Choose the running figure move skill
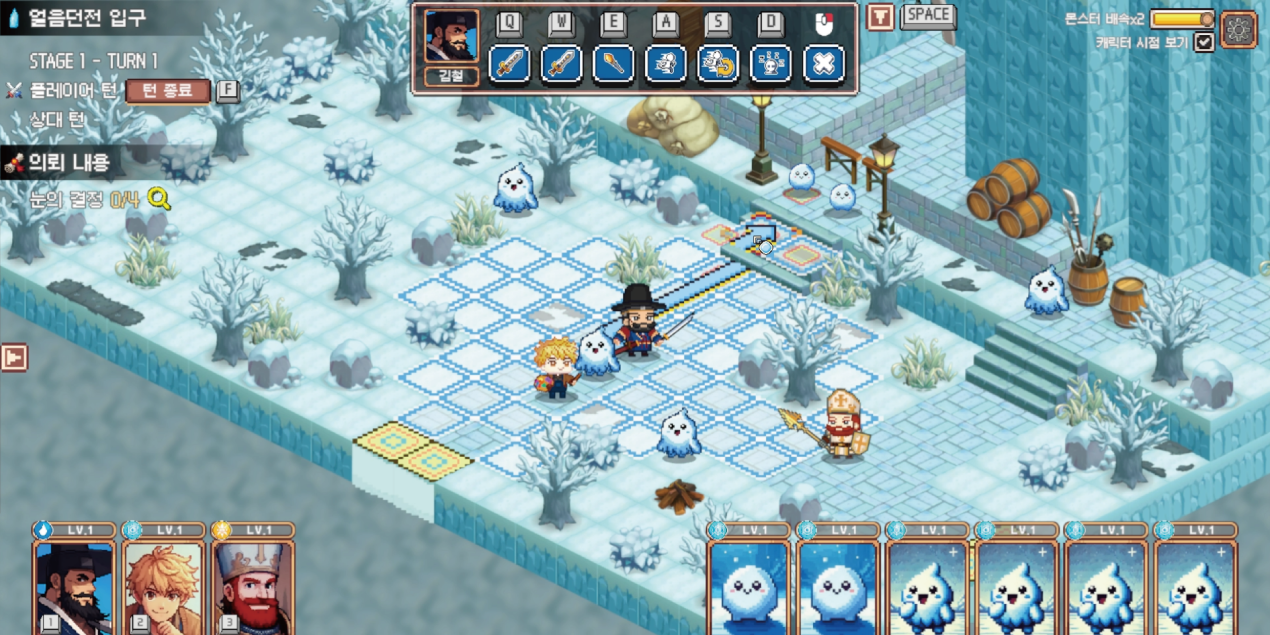The height and width of the screenshot is (635, 1270). [x=665, y=63]
